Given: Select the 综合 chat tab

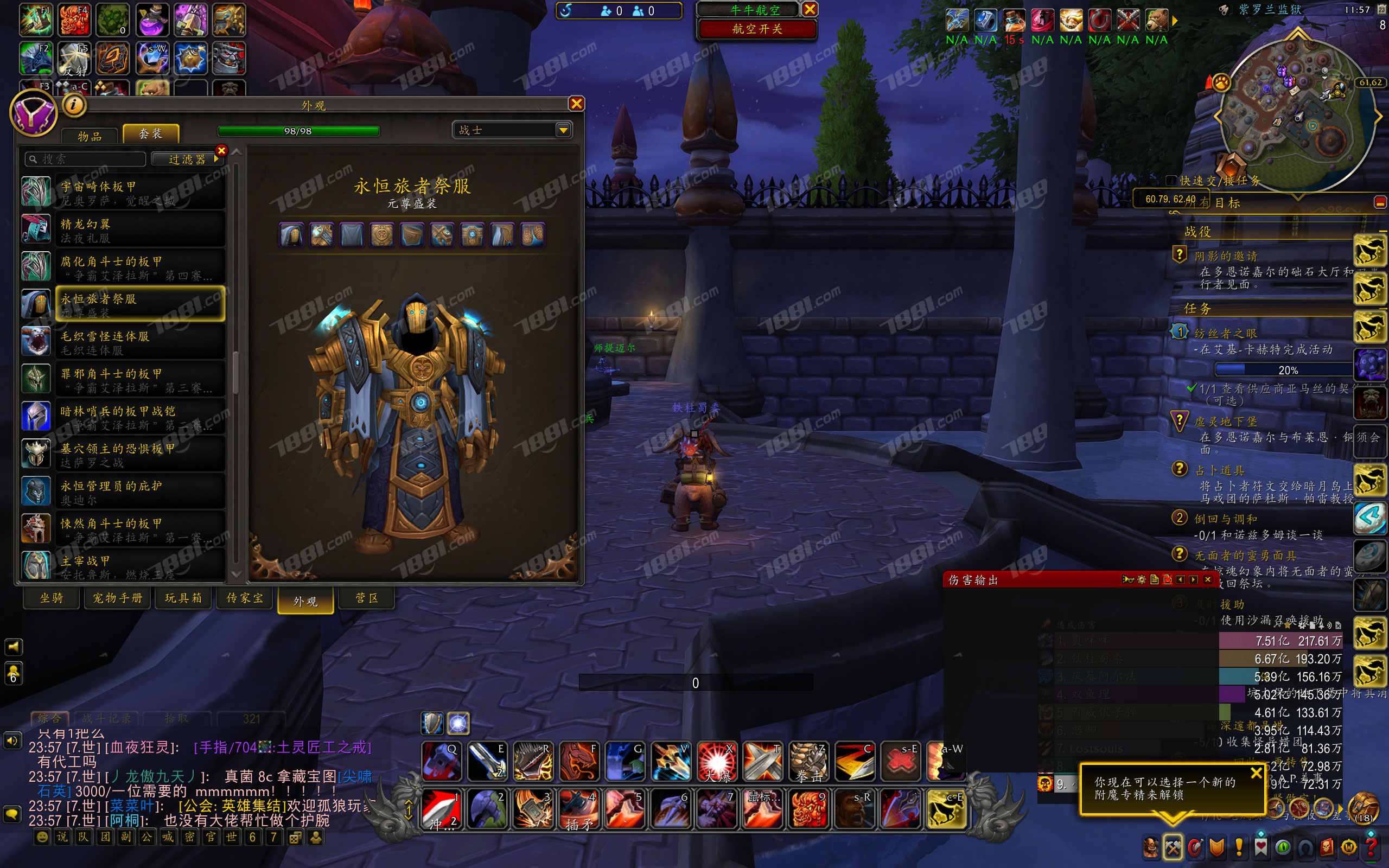Looking at the screenshot, I should (x=49, y=718).
